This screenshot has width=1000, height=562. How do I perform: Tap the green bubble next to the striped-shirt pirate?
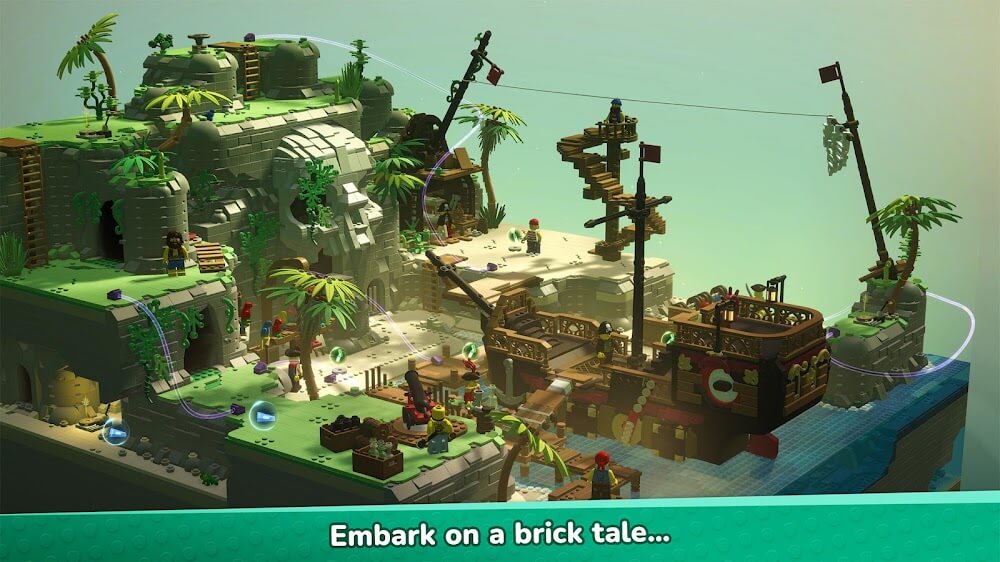tap(514, 237)
